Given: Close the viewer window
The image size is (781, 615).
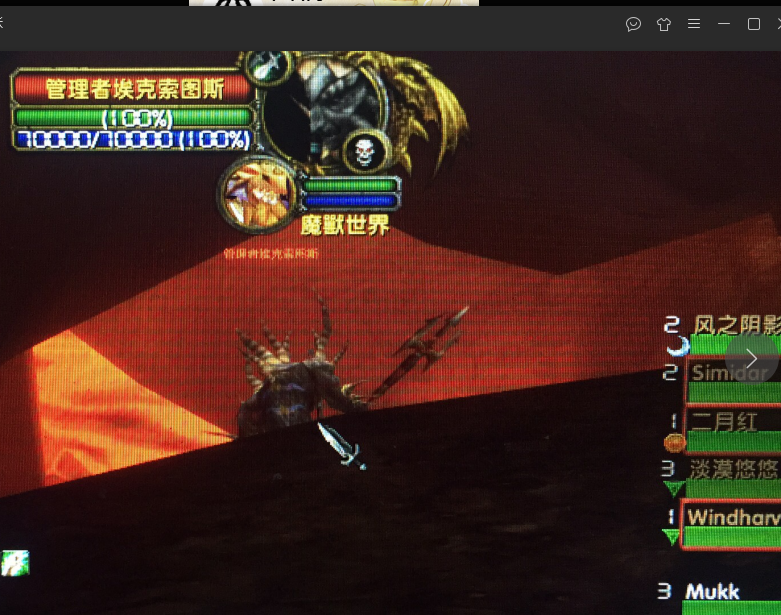Looking at the screenshot, I should (x=778, y=24).
